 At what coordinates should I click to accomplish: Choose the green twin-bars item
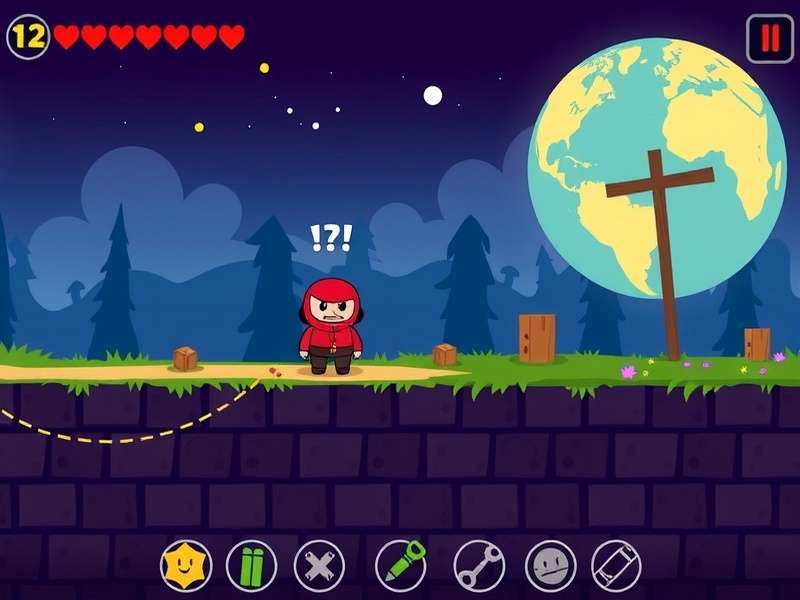(x=251, y=566)
